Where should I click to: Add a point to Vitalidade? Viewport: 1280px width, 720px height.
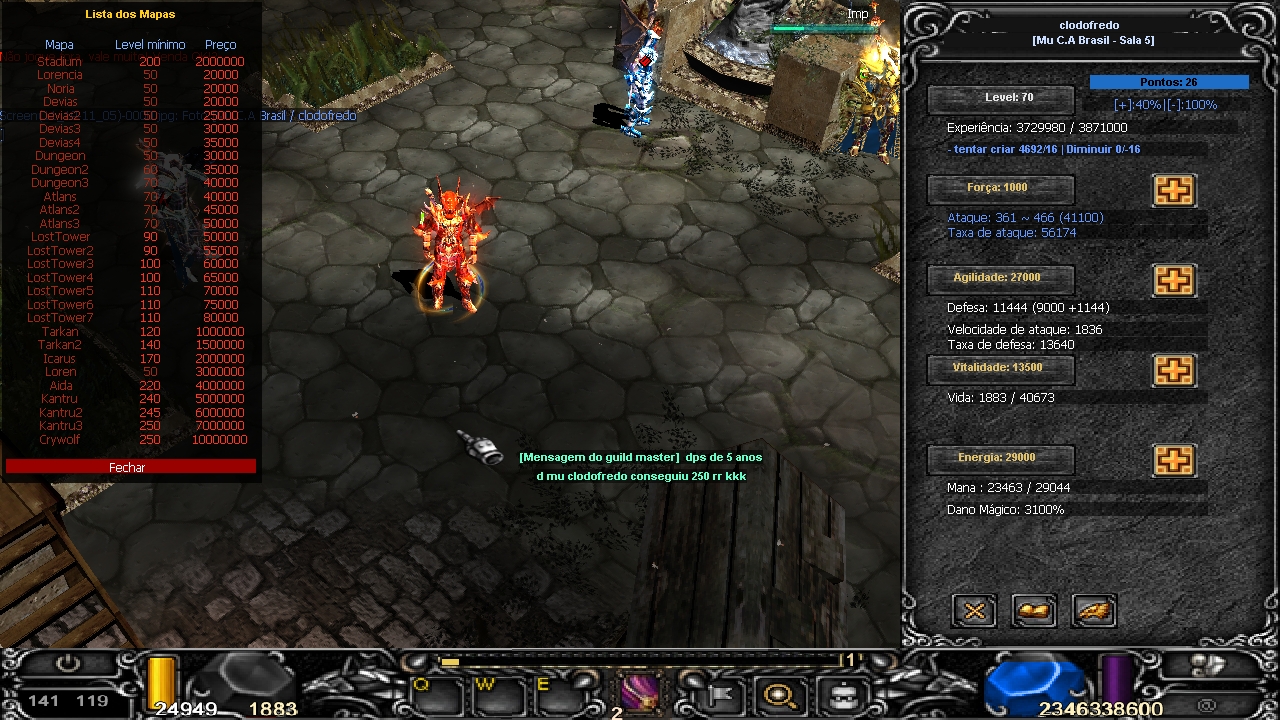click(1174, 370)
